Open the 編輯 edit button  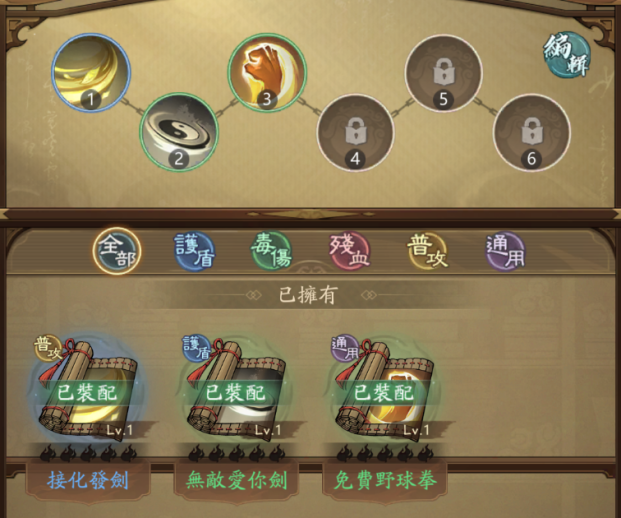coord(567,55)
